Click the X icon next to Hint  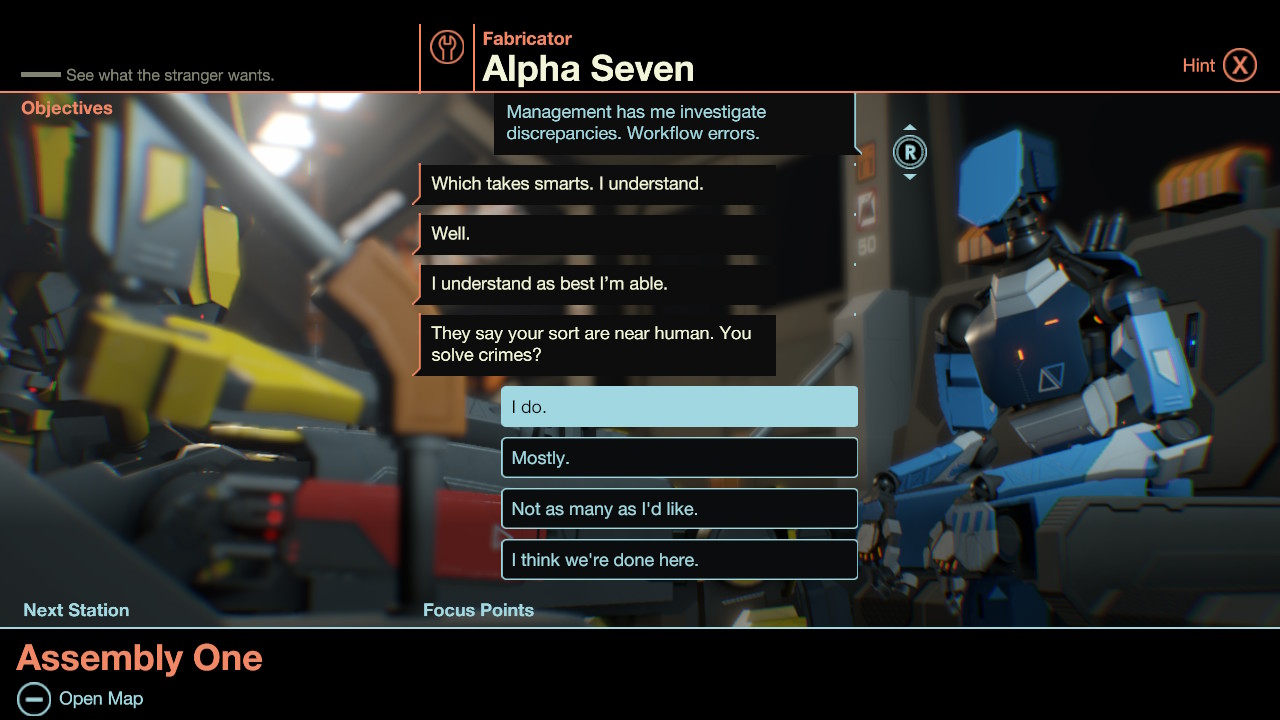point(1241,64)
